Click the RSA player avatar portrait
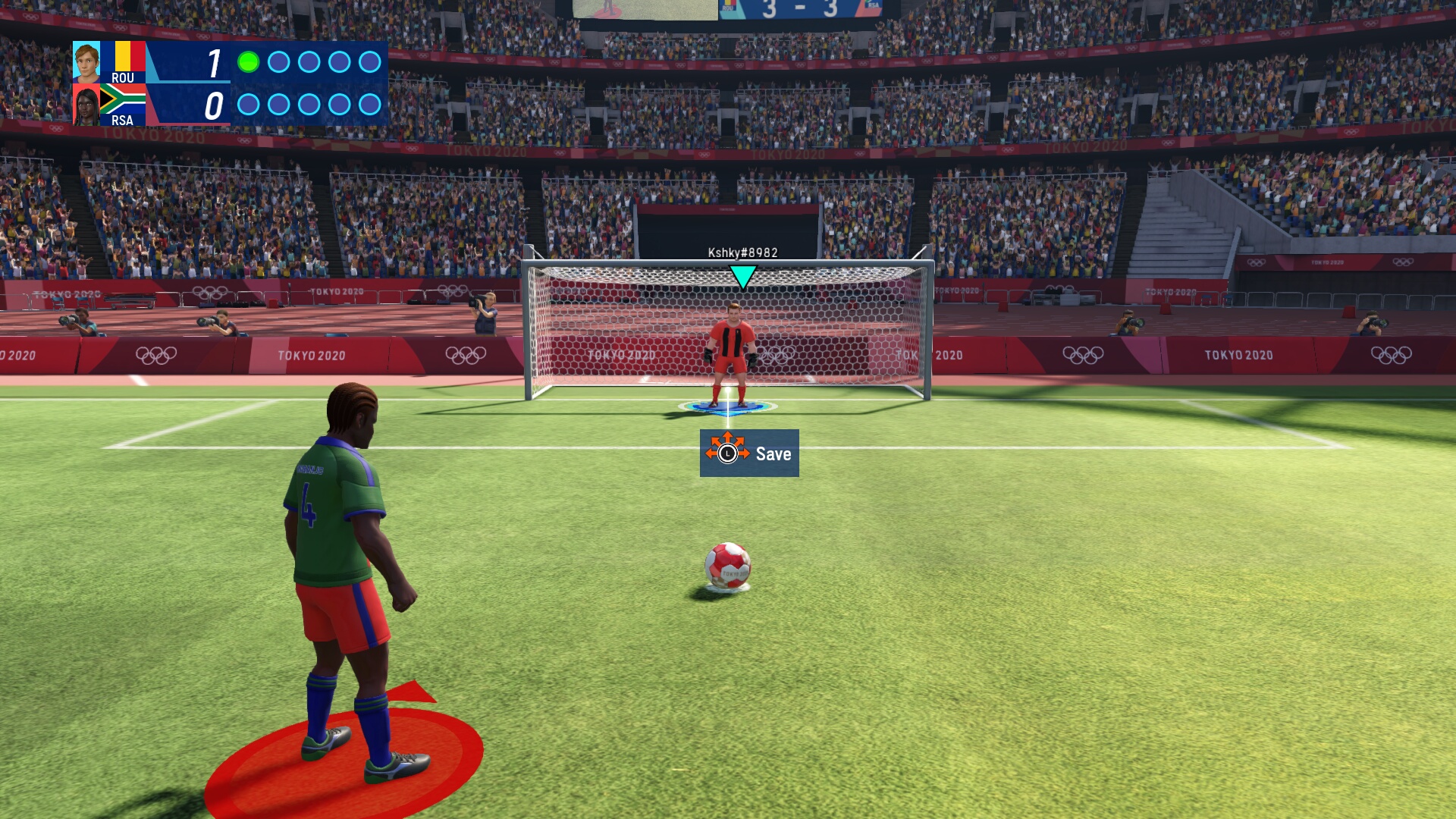Screen dimensions: 1456x819 click(x=86, y=105)
